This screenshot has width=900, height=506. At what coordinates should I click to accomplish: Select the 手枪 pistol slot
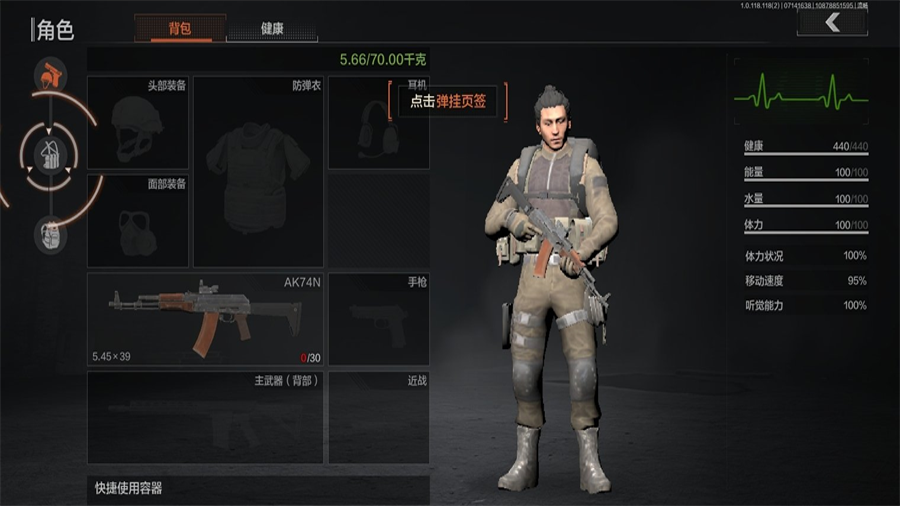[x=378, y=318]
